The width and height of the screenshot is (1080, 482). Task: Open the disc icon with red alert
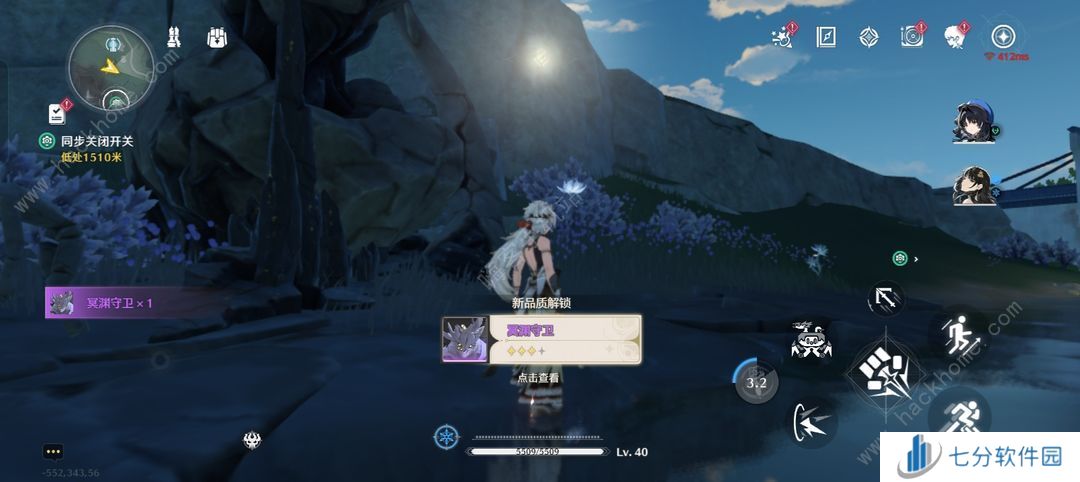(912, 37)
